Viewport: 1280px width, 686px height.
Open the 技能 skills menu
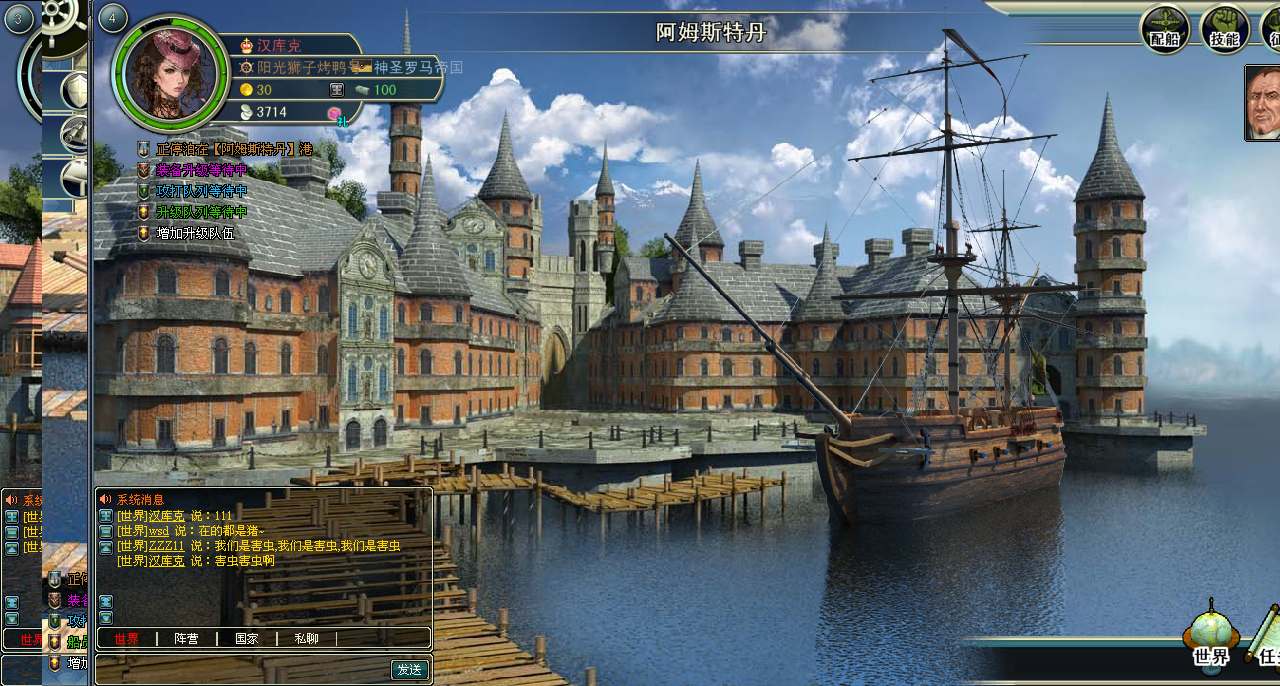[1225, 29]
